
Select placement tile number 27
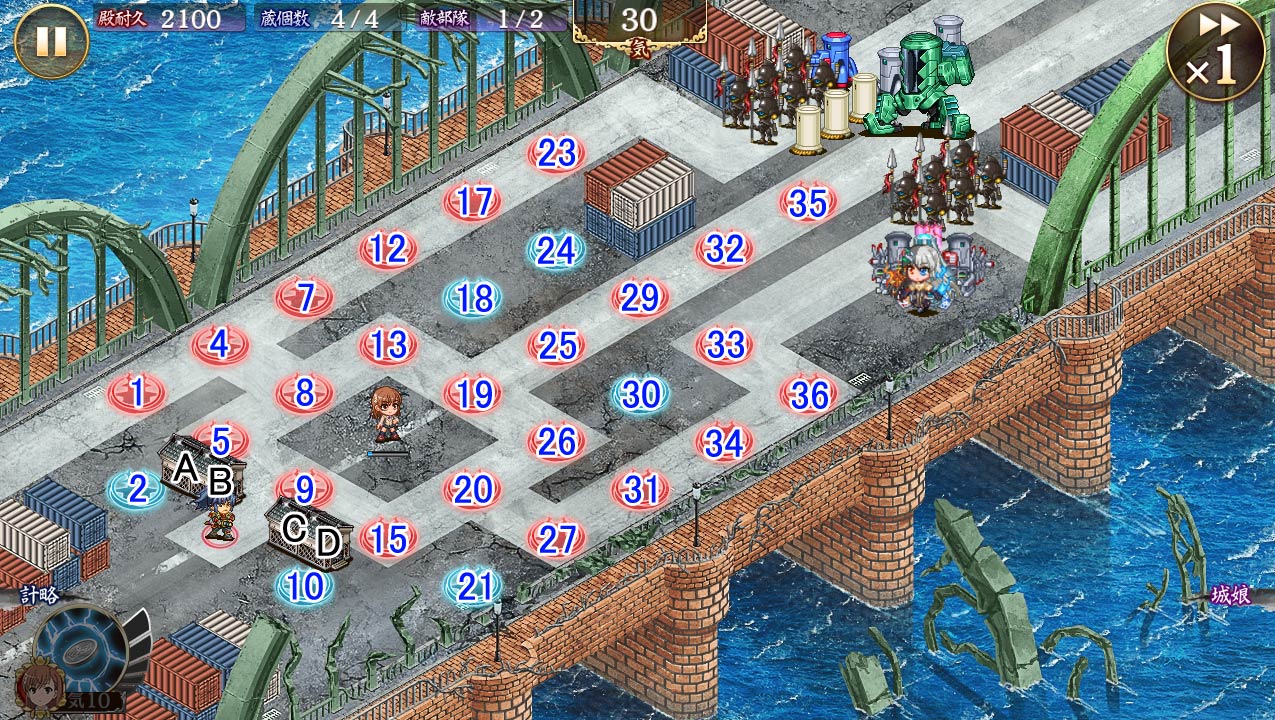pos(557,539)
